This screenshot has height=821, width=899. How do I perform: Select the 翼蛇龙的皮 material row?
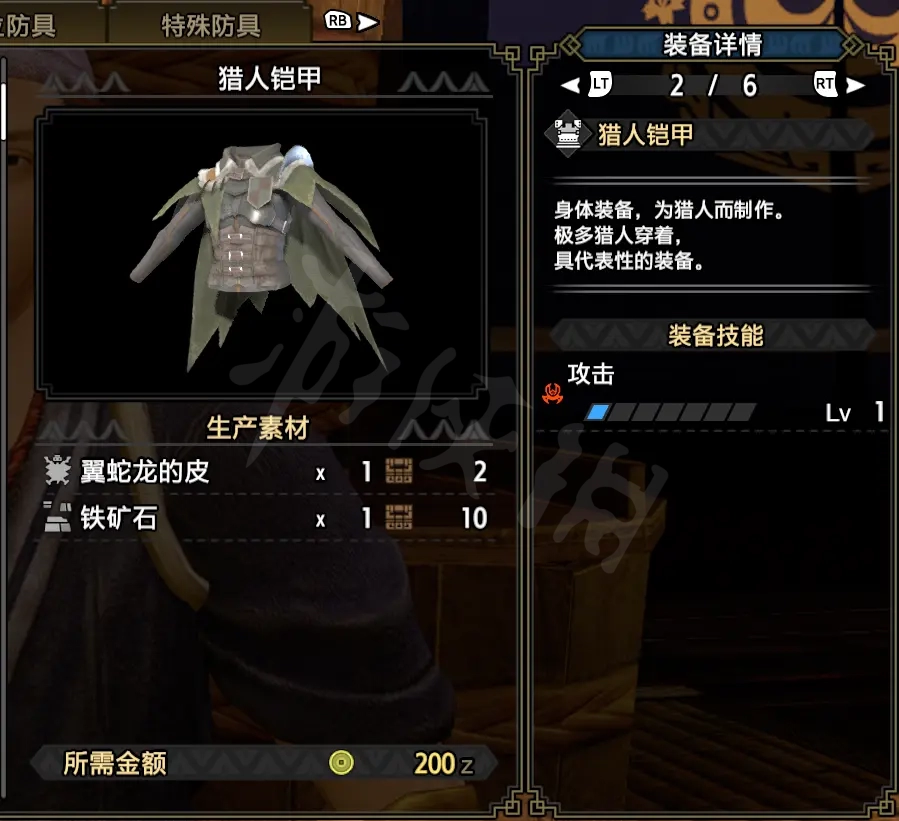pyautogui.click(x=265, y=472)
